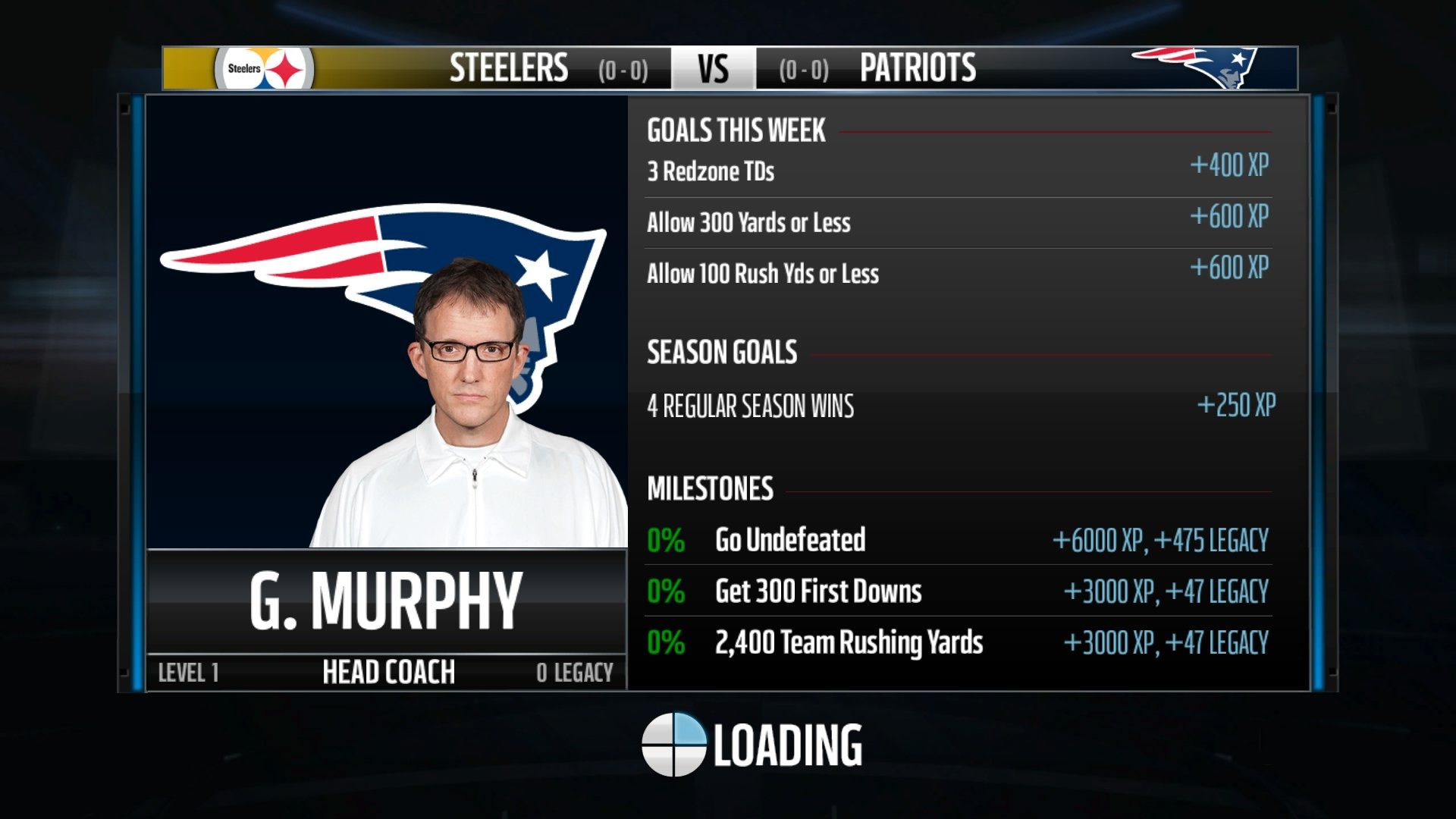The image size is (1456, 819).
Task: Toggle the 2,400 Team Rushing Yards milestone
Action: click(849, 642)
